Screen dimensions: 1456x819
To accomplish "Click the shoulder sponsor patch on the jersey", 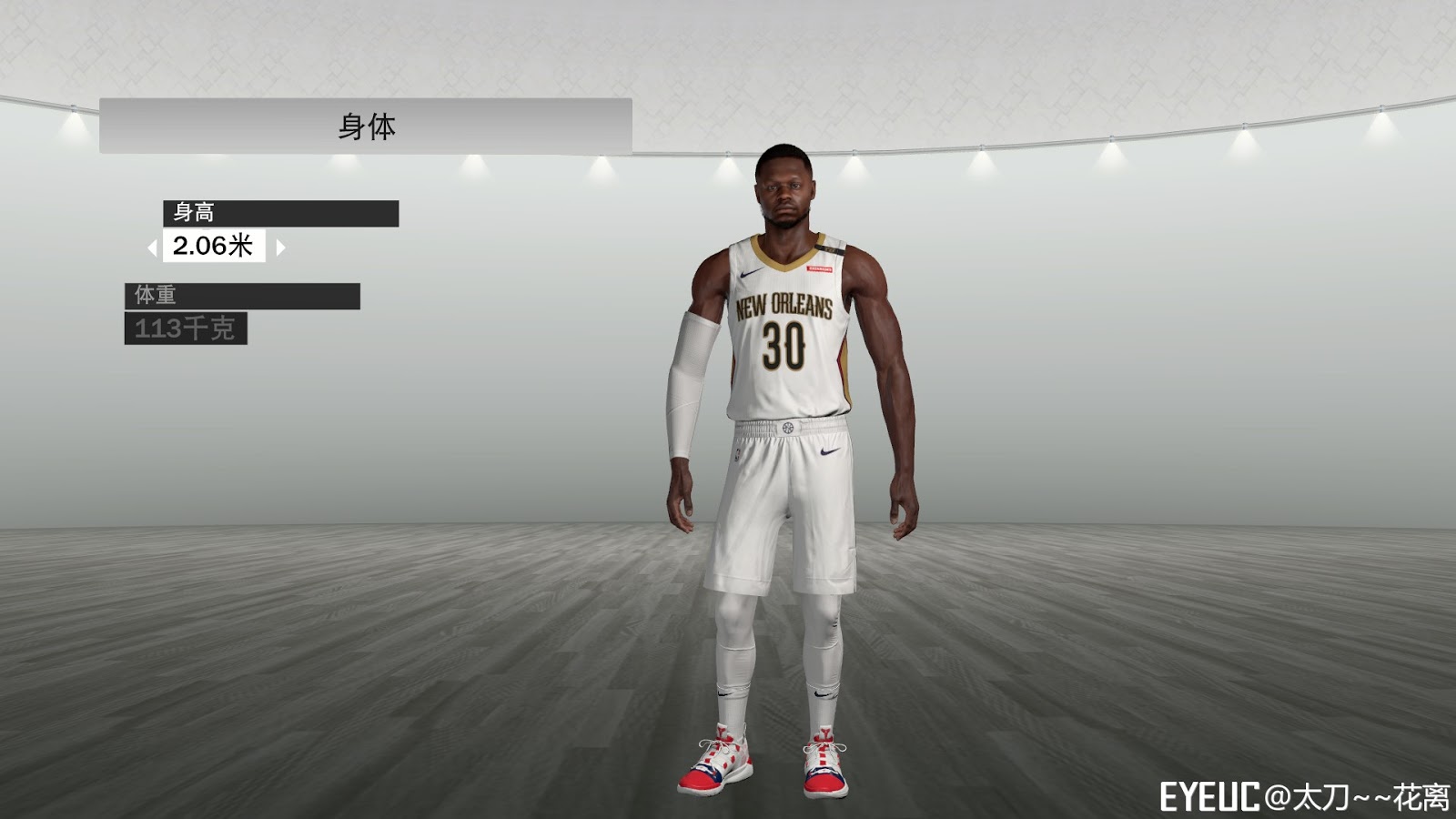I will (x=821, y=268).
